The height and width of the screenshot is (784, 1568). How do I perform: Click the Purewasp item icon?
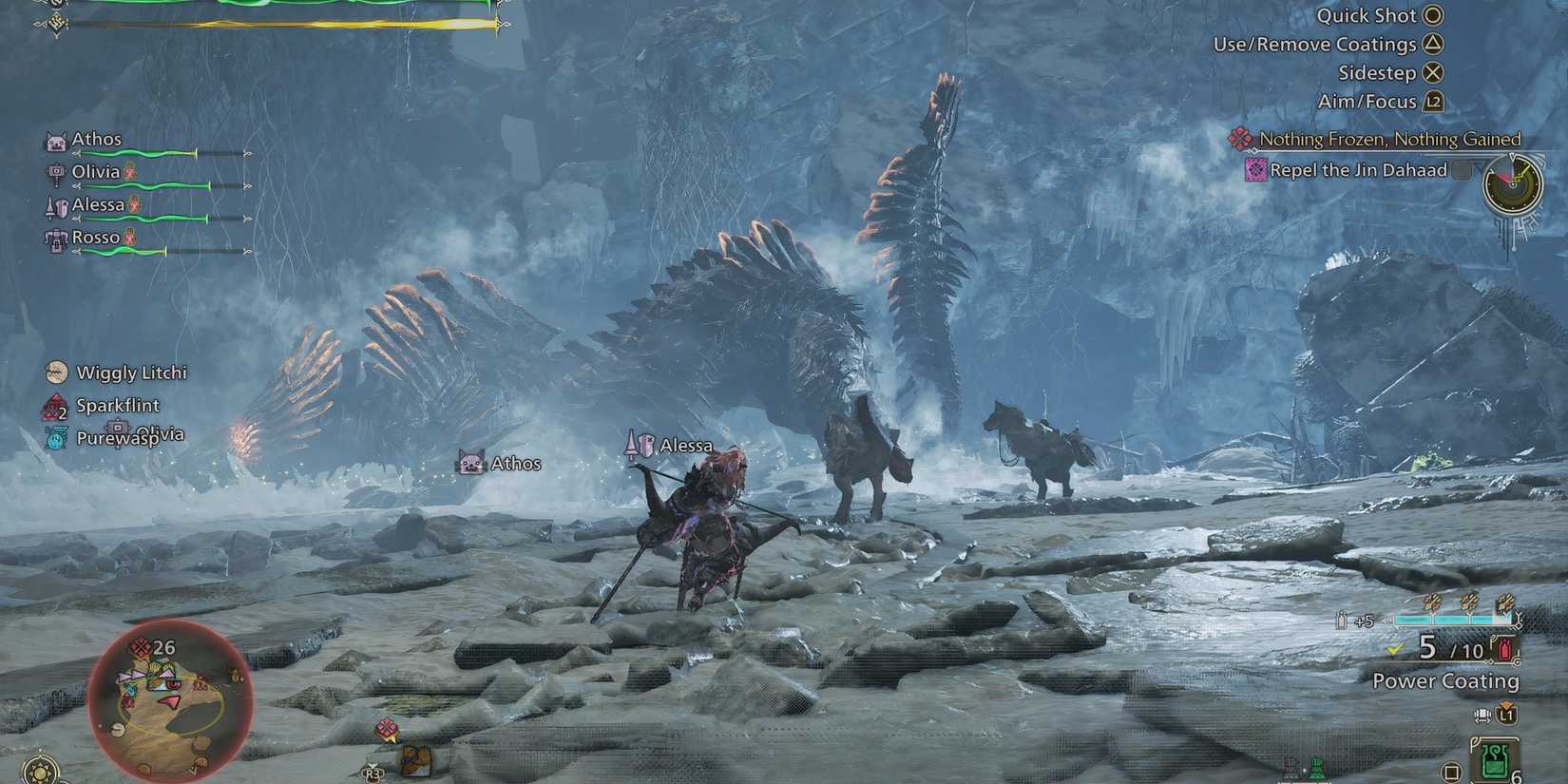click(54, 438)
